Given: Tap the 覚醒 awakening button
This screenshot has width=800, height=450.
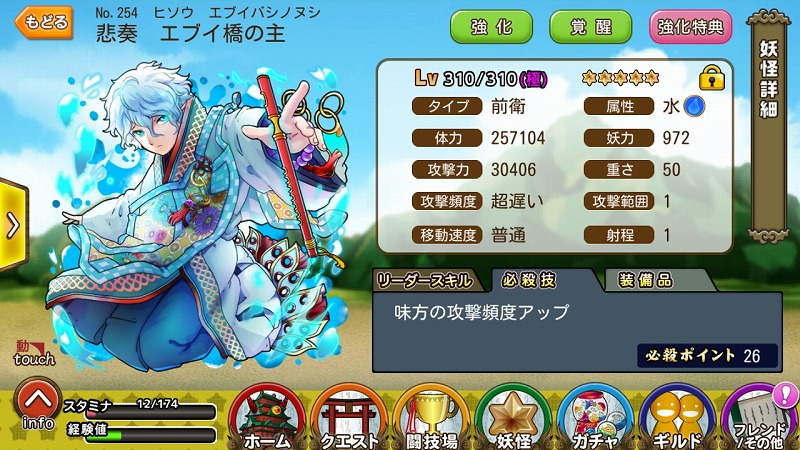Looking at the screenshot, I should coord(590,26).
